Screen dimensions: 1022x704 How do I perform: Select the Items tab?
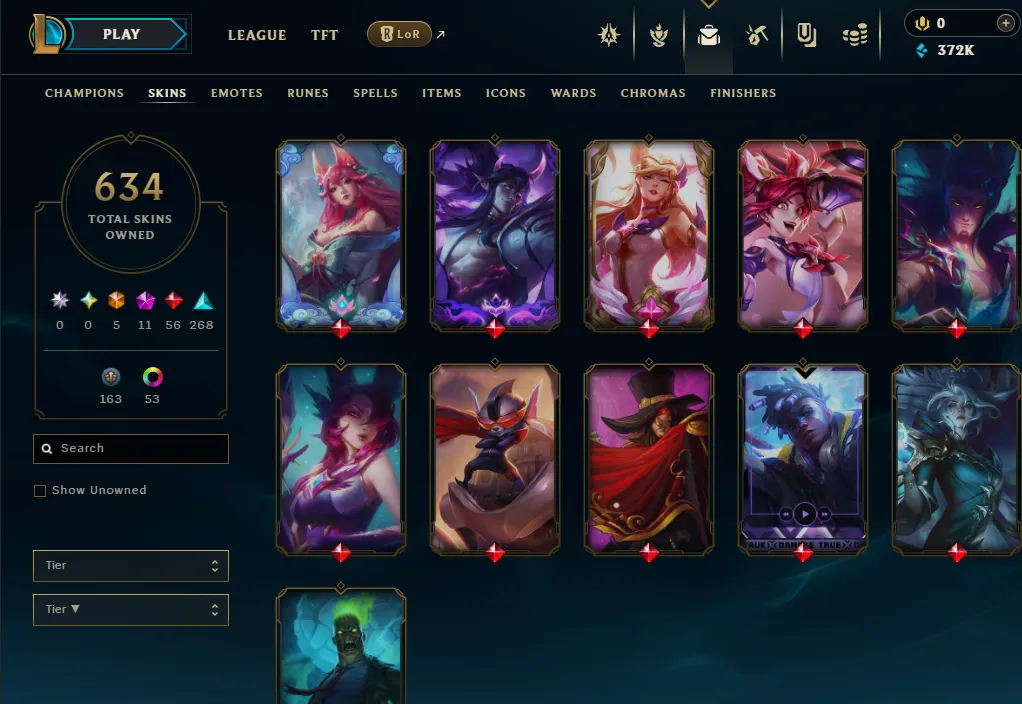tap(441, 93)
